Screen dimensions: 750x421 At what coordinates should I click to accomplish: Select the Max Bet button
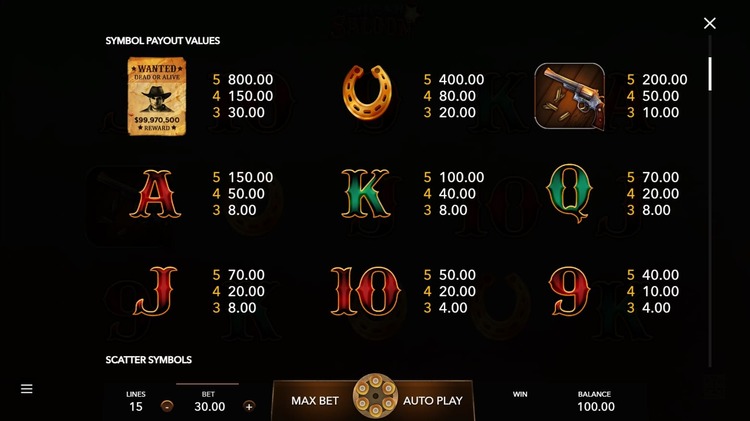click(x=315, y=400)
